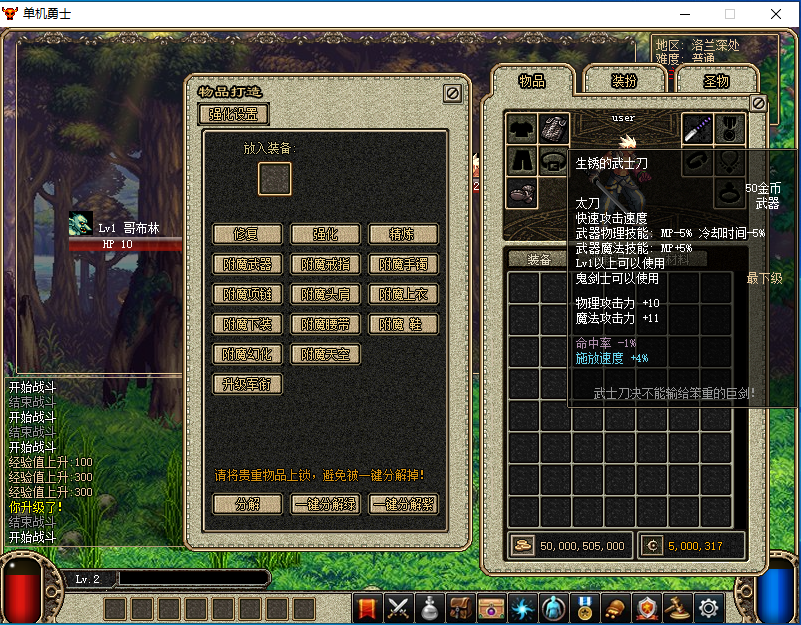The image size is (801, 625).
Task: Select the equipped shoulder armor slot
Action: pyautogui.click(x=553, y=128)
